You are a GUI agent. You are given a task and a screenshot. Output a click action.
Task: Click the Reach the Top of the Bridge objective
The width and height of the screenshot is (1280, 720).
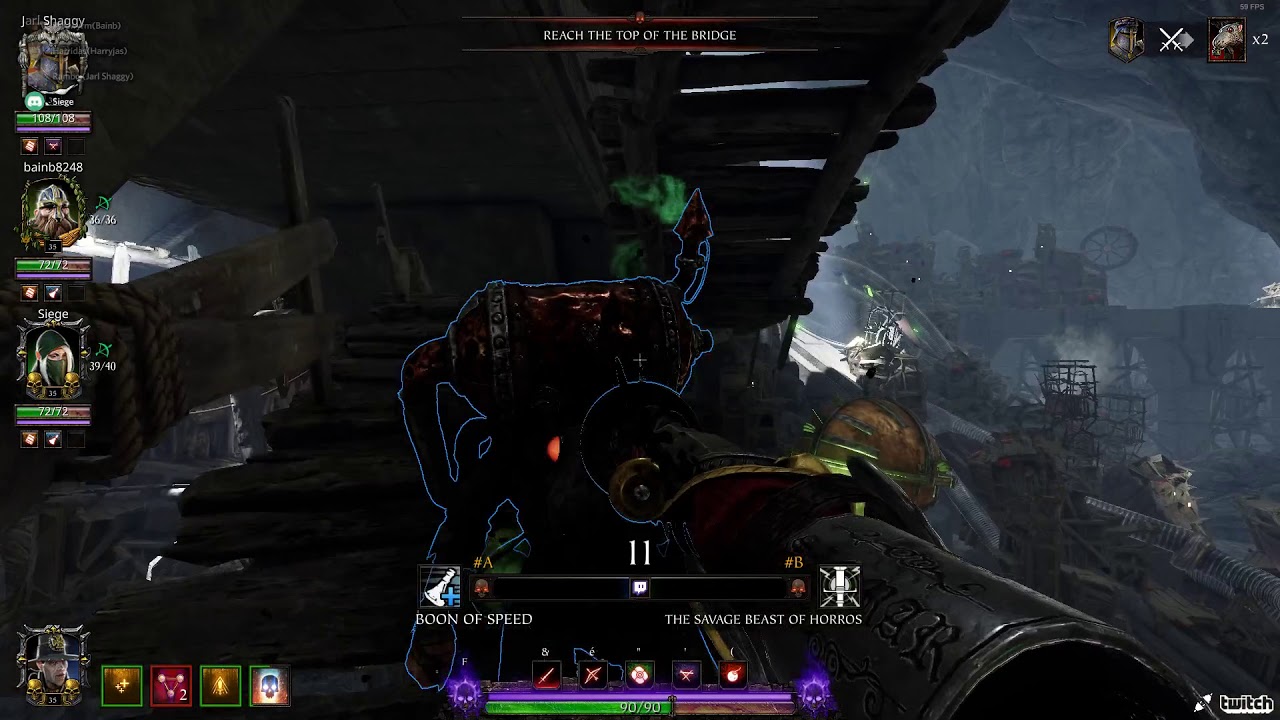[640, 35]
